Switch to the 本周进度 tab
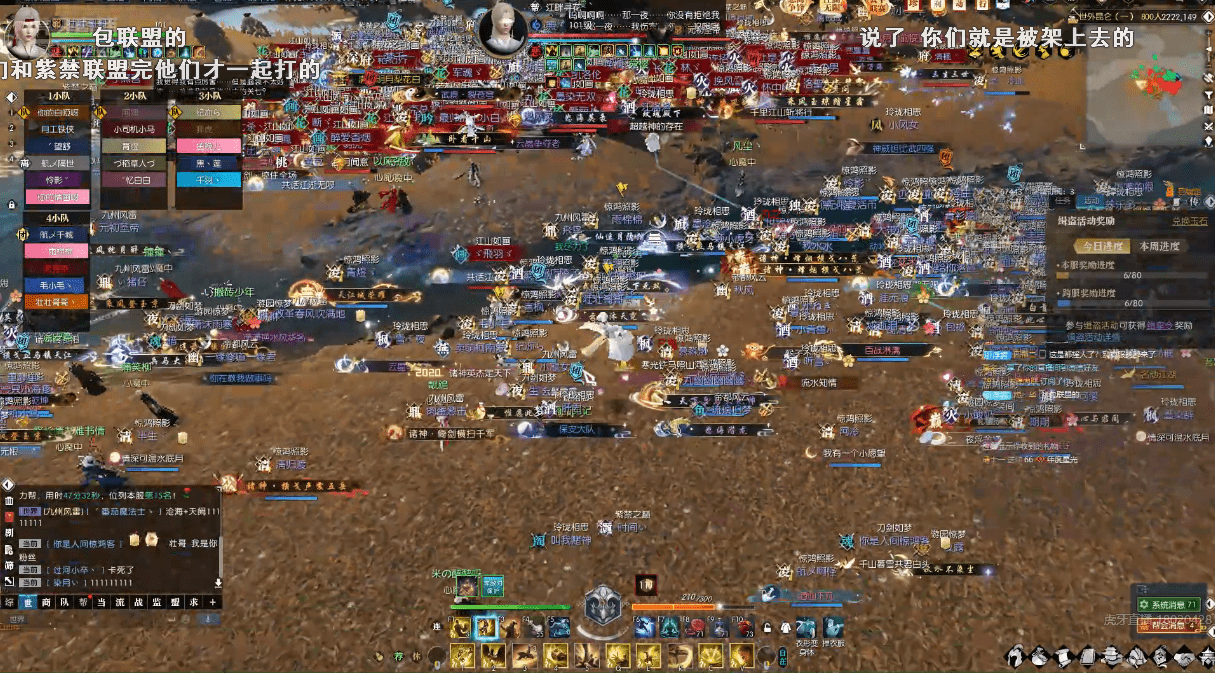The height and width of the screenshot is (673, 1215). (1159, 246)
